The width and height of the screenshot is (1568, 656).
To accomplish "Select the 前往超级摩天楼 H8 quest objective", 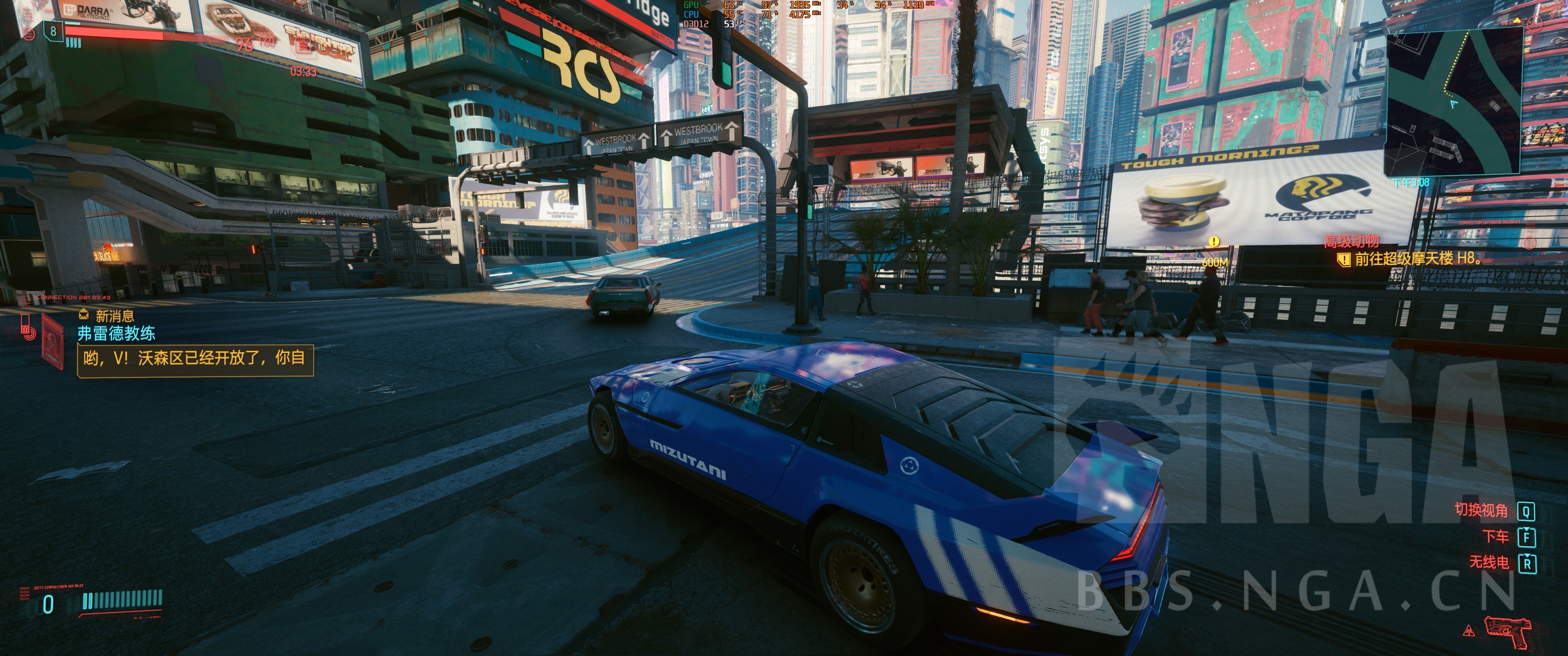I will point(1416,259).
